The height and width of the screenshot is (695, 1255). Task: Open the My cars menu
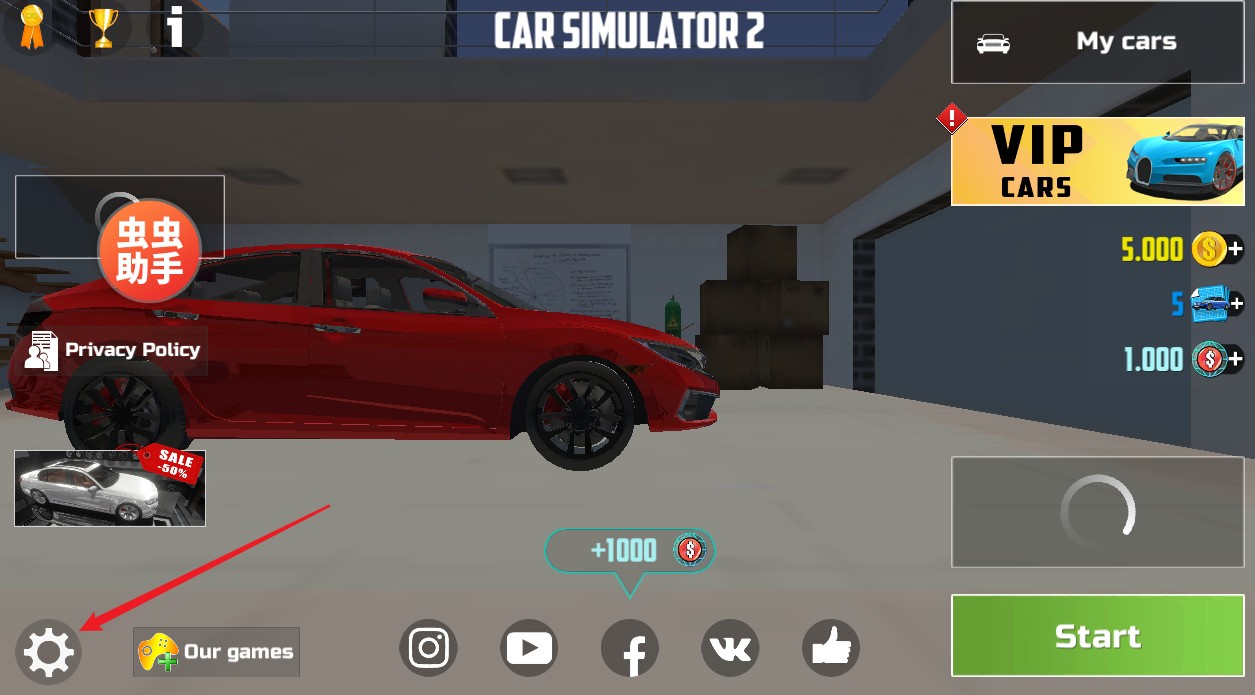coord(1097,42)
